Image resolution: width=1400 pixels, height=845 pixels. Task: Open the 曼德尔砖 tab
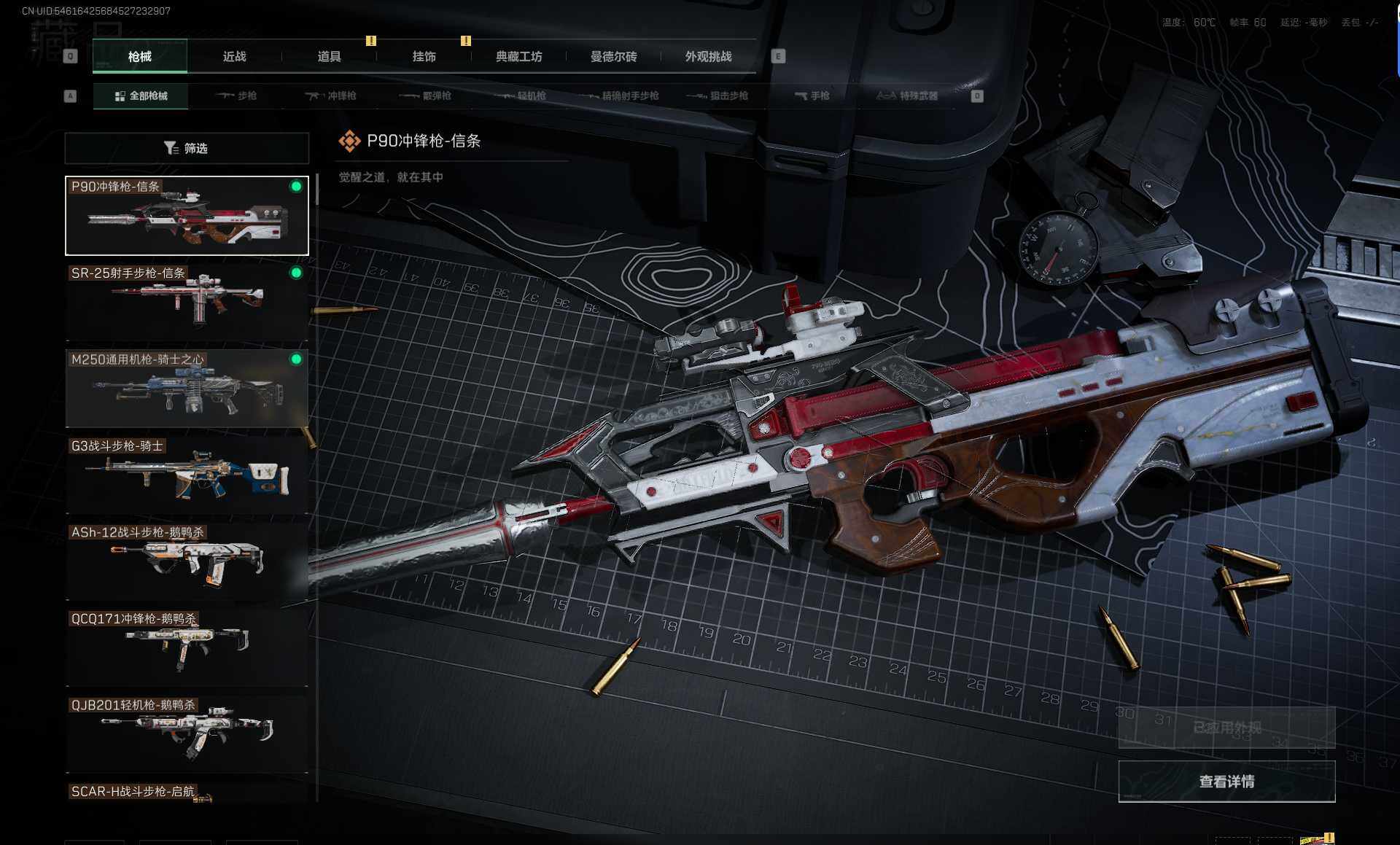(x=613, y=57)
